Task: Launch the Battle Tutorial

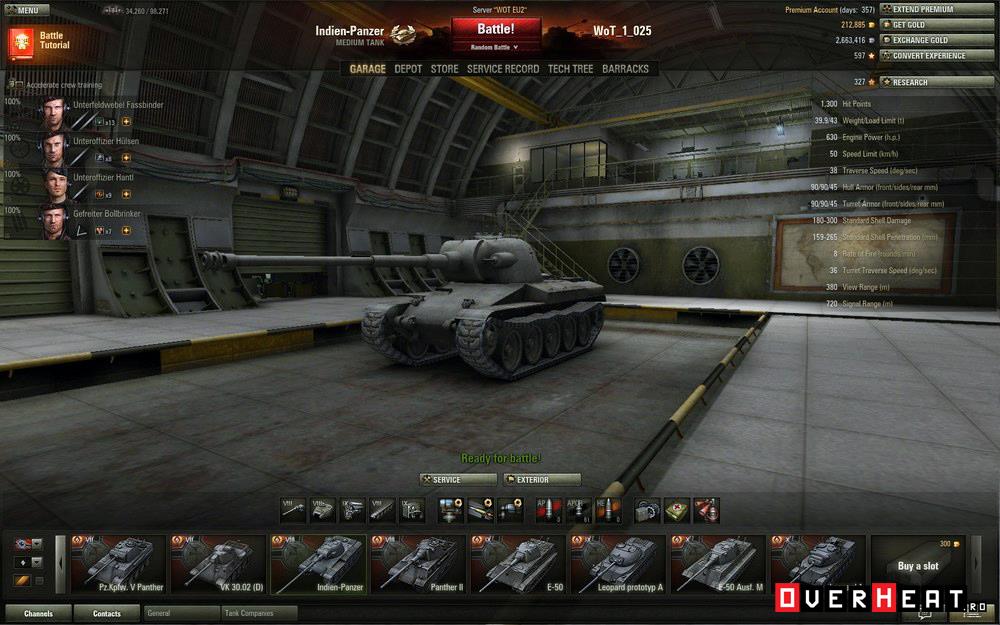Action: click(x=40, y=41)
